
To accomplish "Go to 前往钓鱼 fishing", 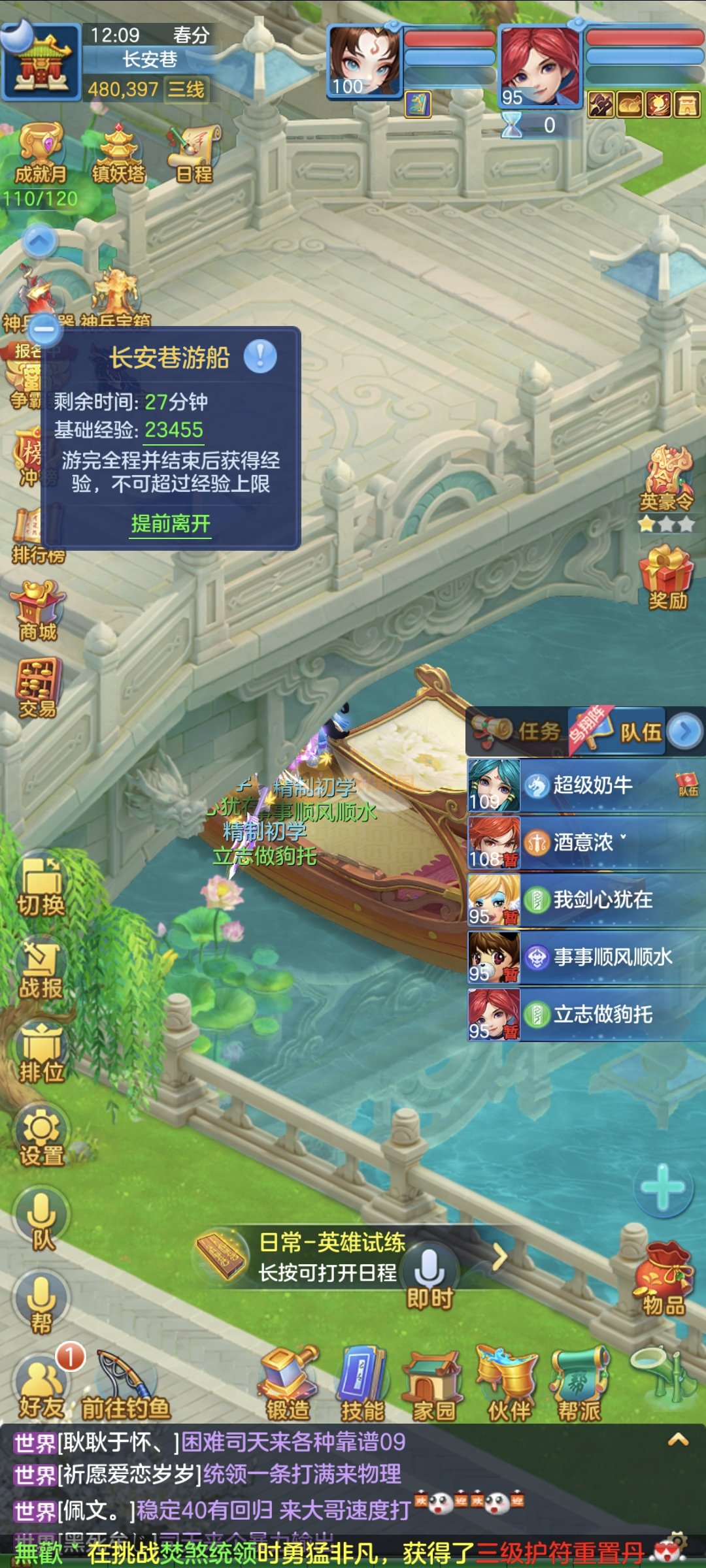I will (x=126, y=1385).
